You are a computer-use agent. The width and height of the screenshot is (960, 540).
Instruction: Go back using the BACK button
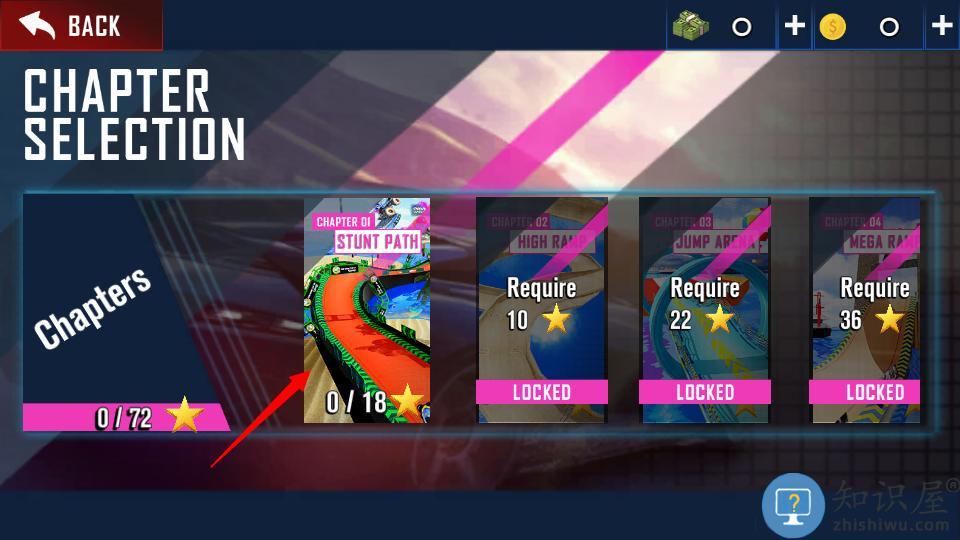tap(80, 26)
